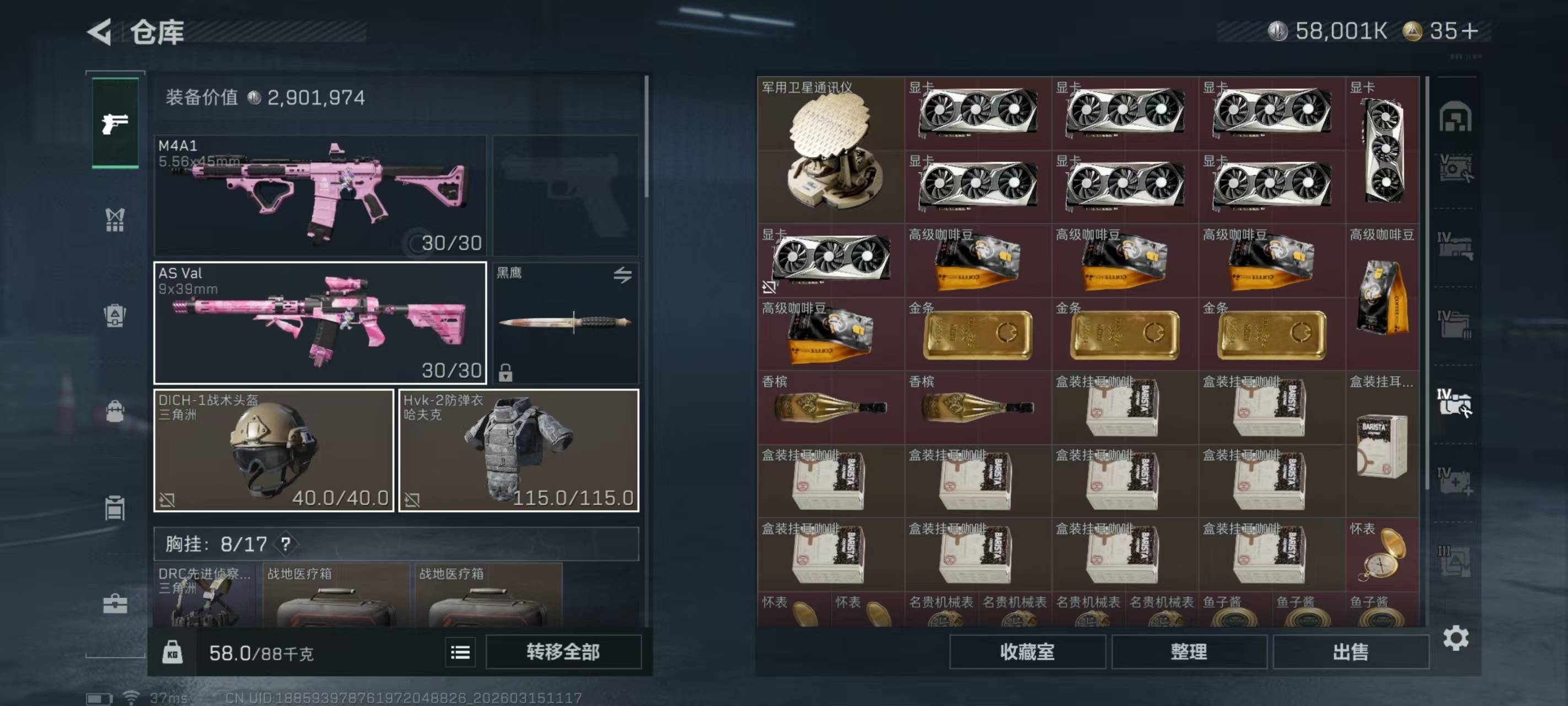The width and height of the screenshot is (1568, 706).
Task: Switch to the backpack category tab
Action: coord(115,412)
